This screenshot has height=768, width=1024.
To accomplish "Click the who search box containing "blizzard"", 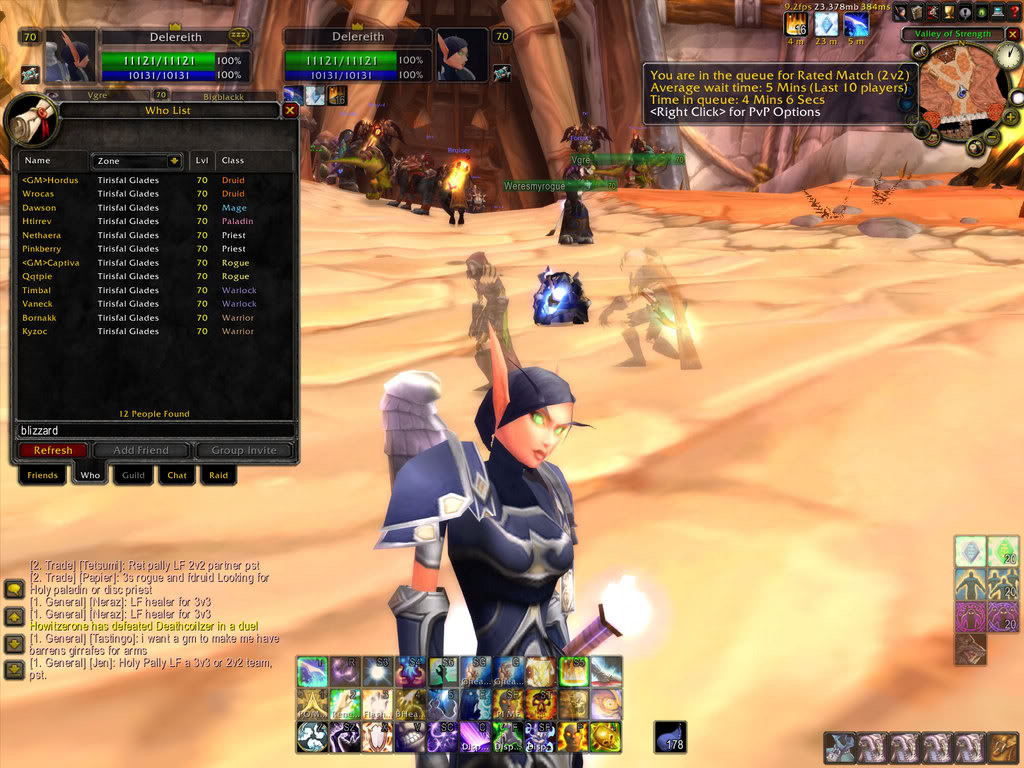I will click(x=155, y=430).
